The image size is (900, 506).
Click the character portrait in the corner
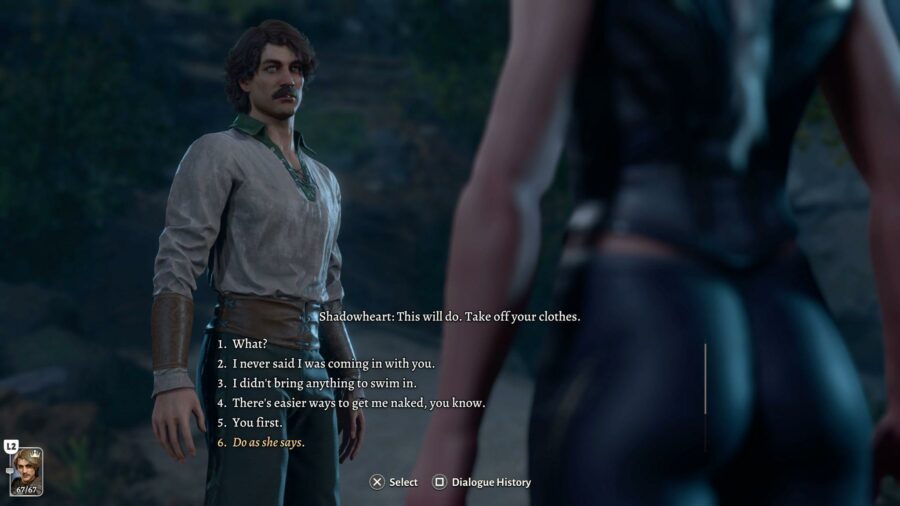[x=26, y=472]
